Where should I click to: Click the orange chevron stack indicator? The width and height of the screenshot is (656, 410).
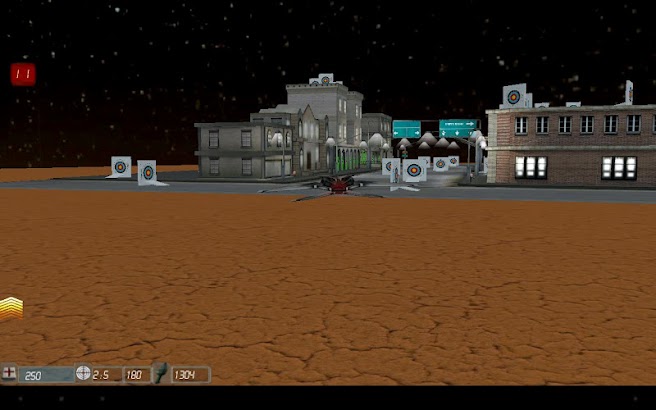(11, 307)
